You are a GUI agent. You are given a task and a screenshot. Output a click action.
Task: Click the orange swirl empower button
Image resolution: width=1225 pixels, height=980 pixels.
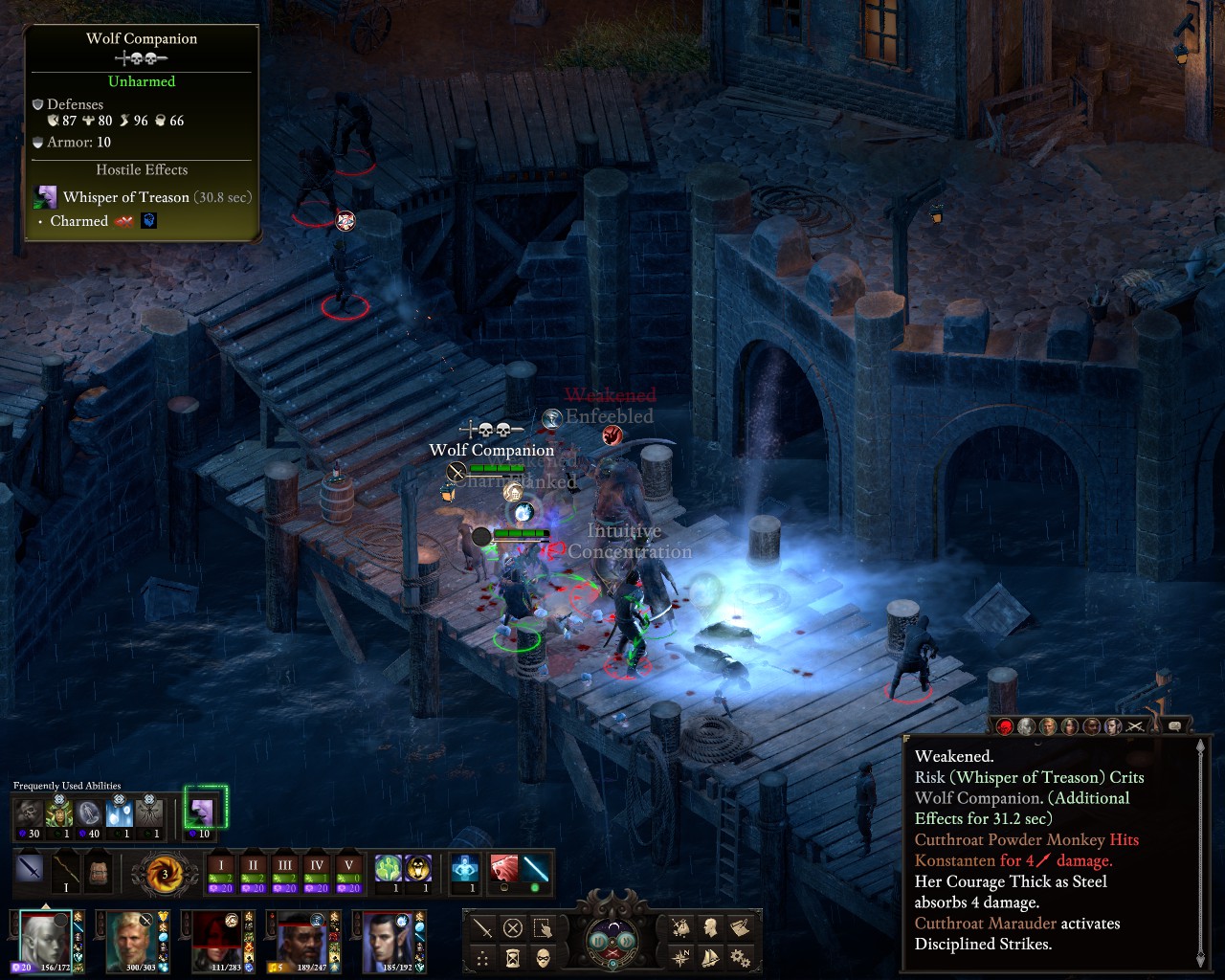(164, 873)
